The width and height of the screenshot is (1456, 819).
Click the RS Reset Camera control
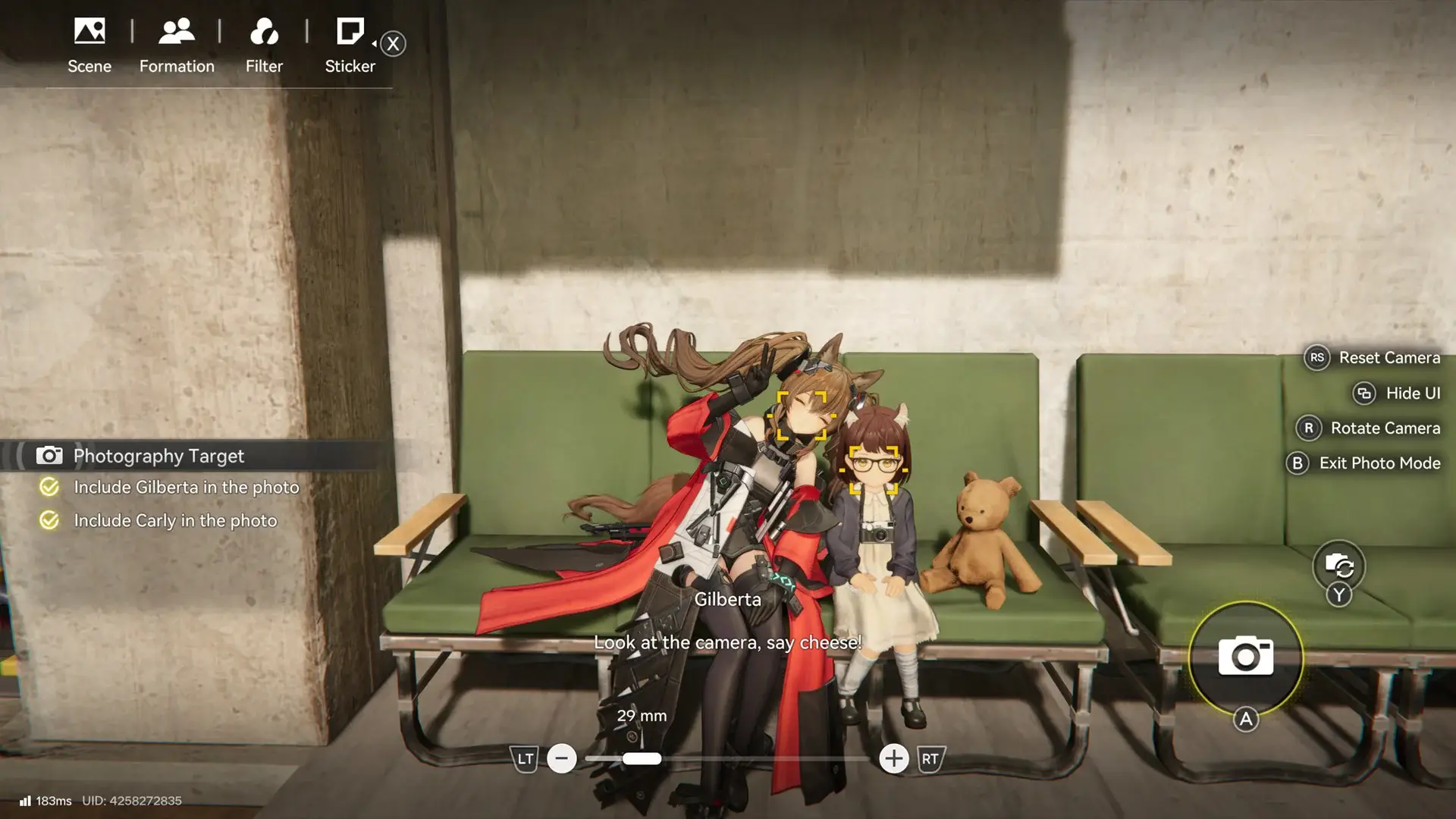[1317, 357]
